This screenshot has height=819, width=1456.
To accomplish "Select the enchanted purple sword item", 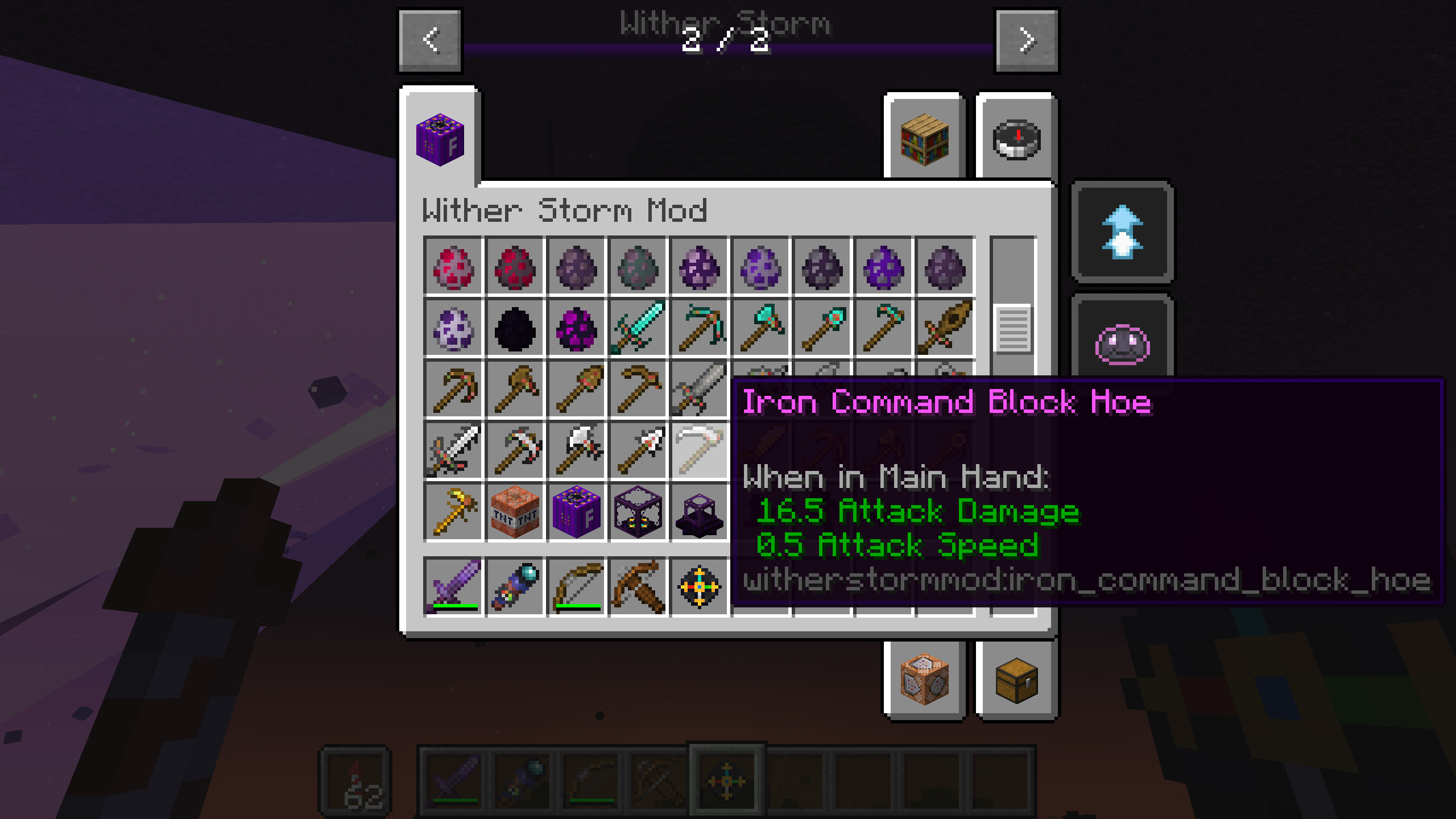I will (x=453, y=586).
